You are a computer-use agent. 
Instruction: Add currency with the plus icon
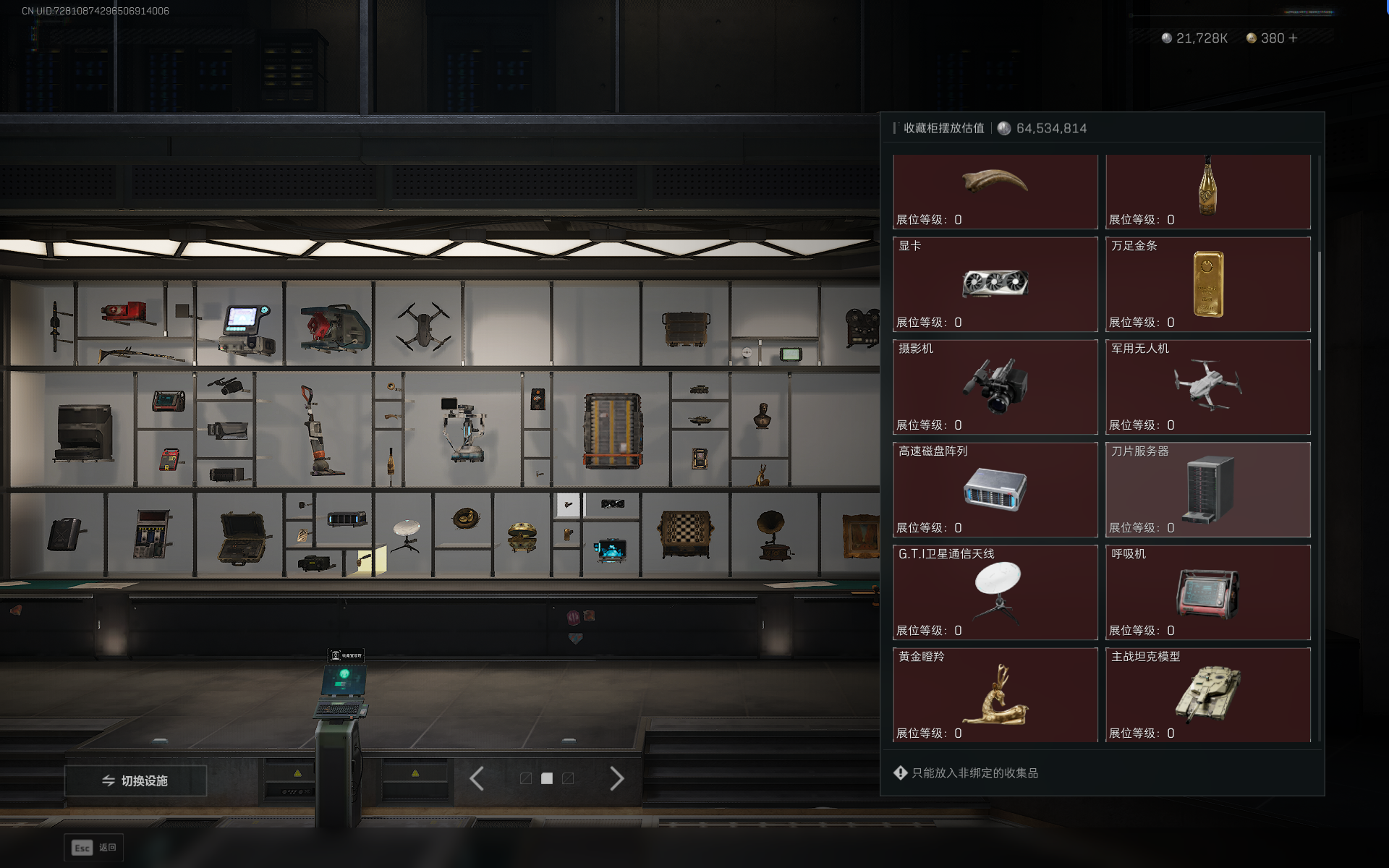pos(1294,38)
